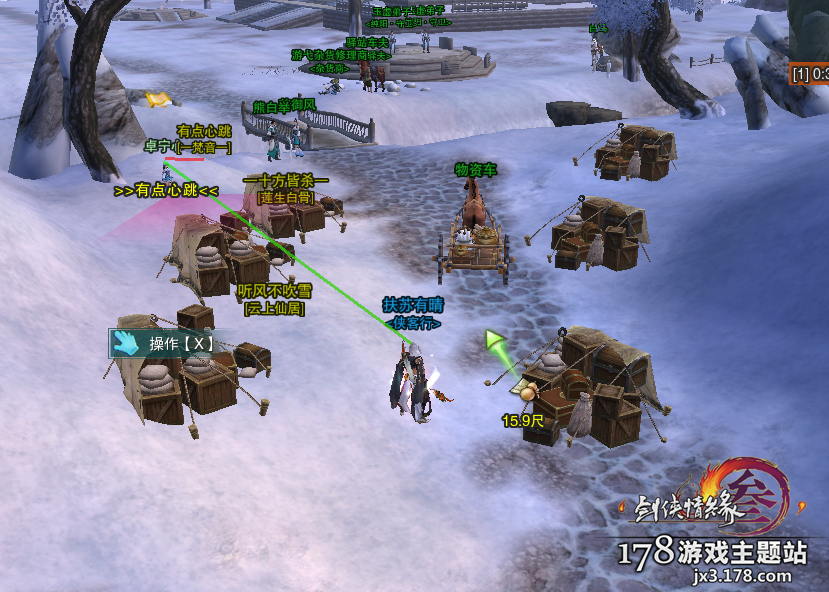829x592 pixels.
Task: Click the 操作 hand interaction prompt
Action: pos(164,343)
